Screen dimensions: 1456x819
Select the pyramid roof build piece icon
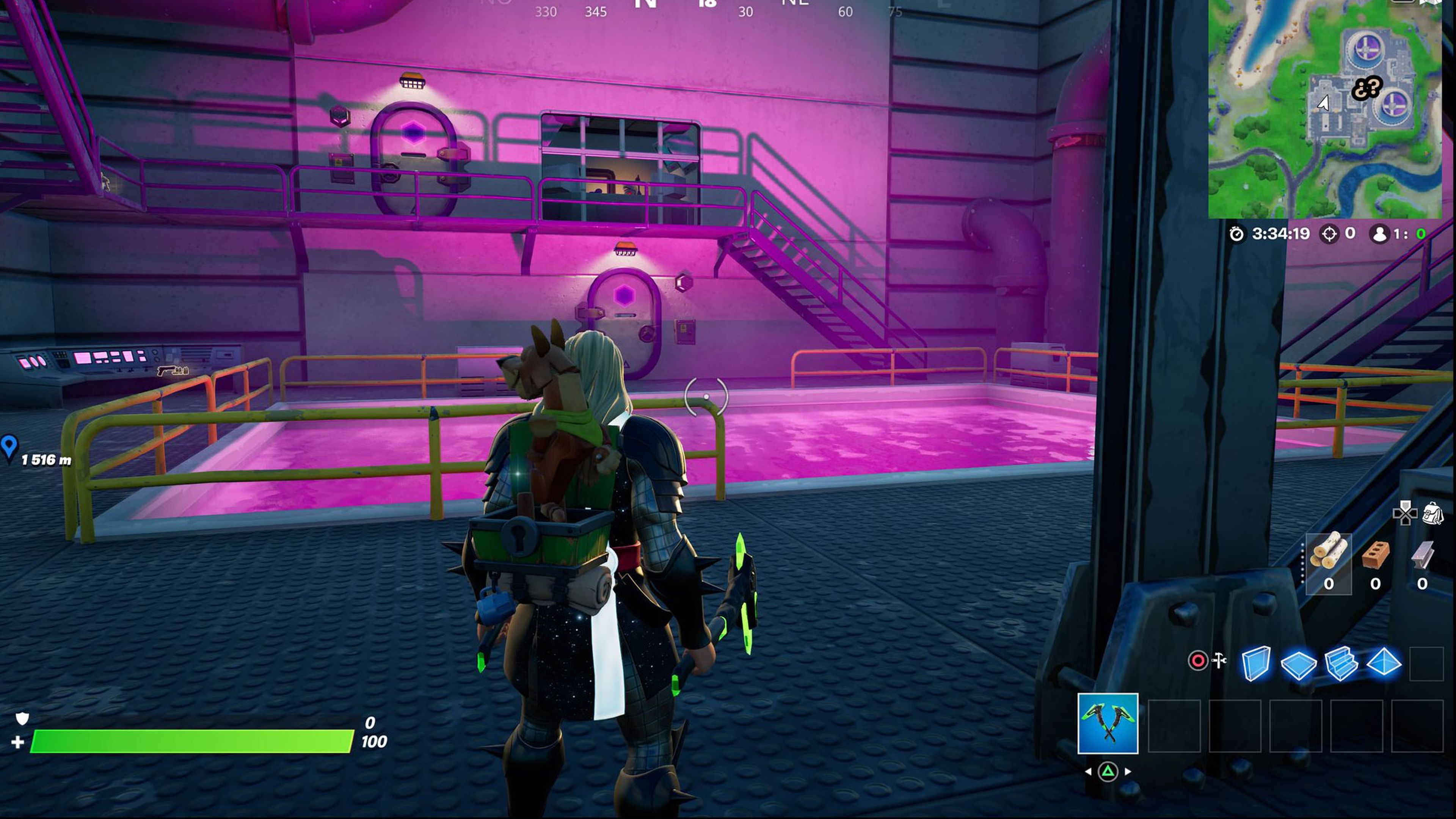click(x=1384, y=664)
